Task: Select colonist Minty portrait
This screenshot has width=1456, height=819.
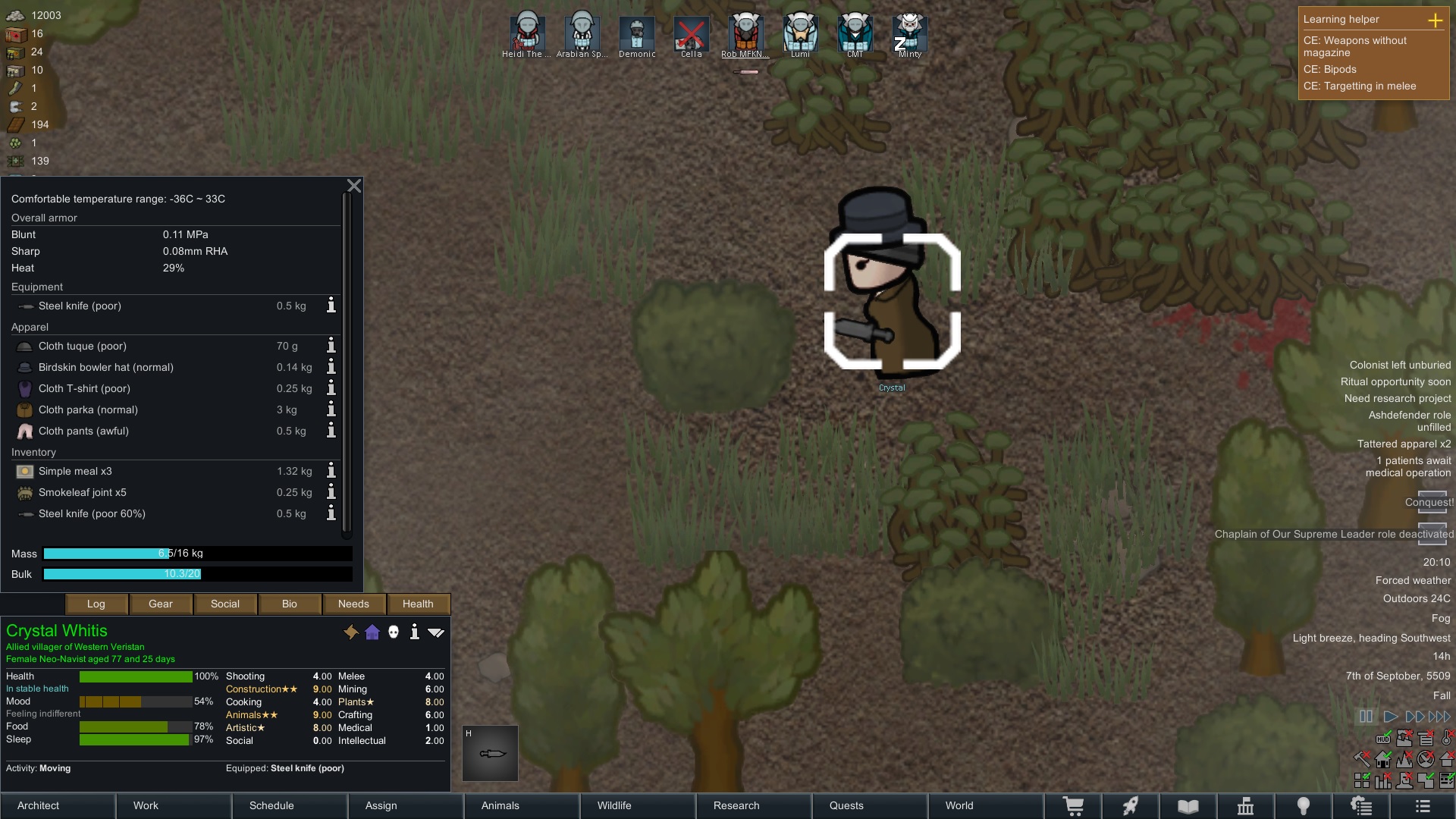Action: [x=909, y=33]
